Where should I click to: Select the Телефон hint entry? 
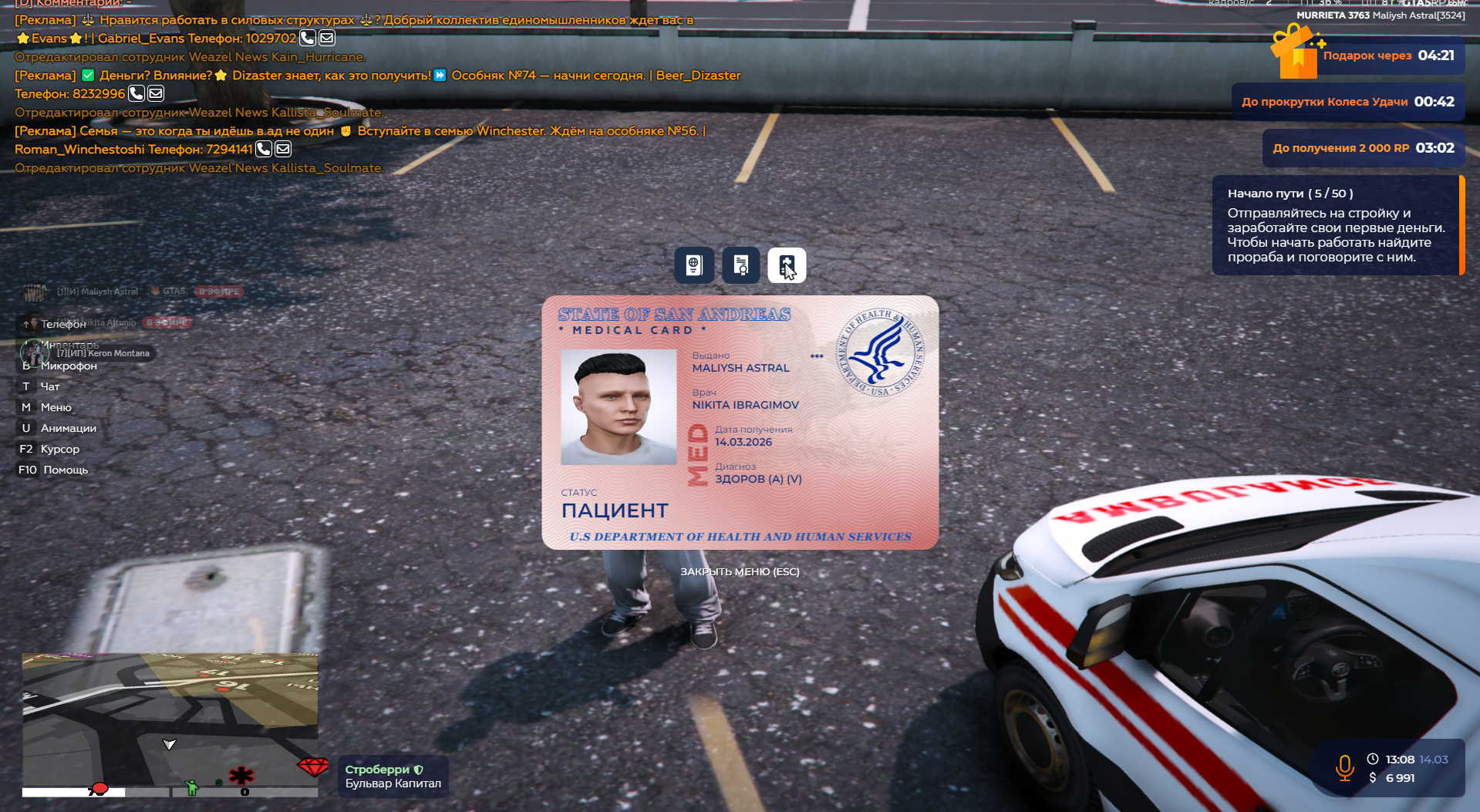[62, 324]
